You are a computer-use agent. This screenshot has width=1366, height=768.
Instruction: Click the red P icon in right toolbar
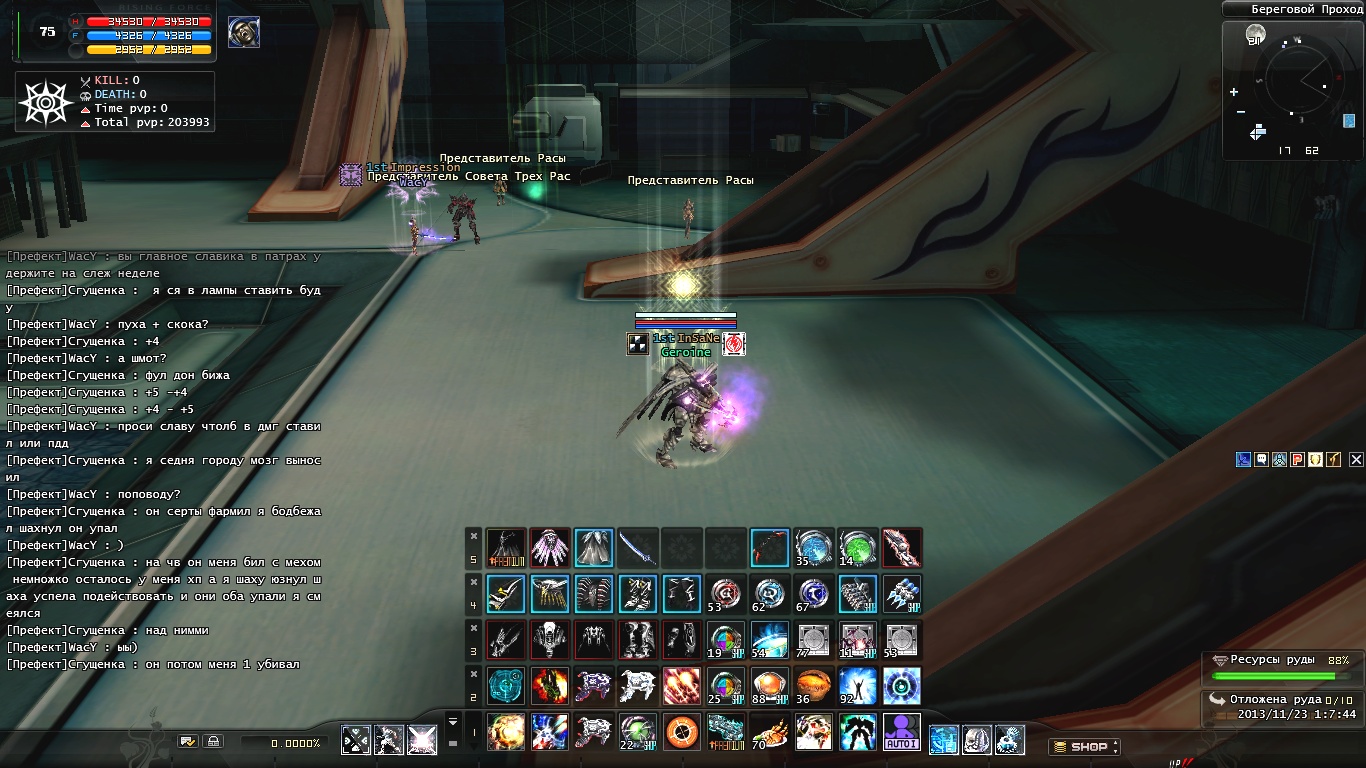(1297, 459)
